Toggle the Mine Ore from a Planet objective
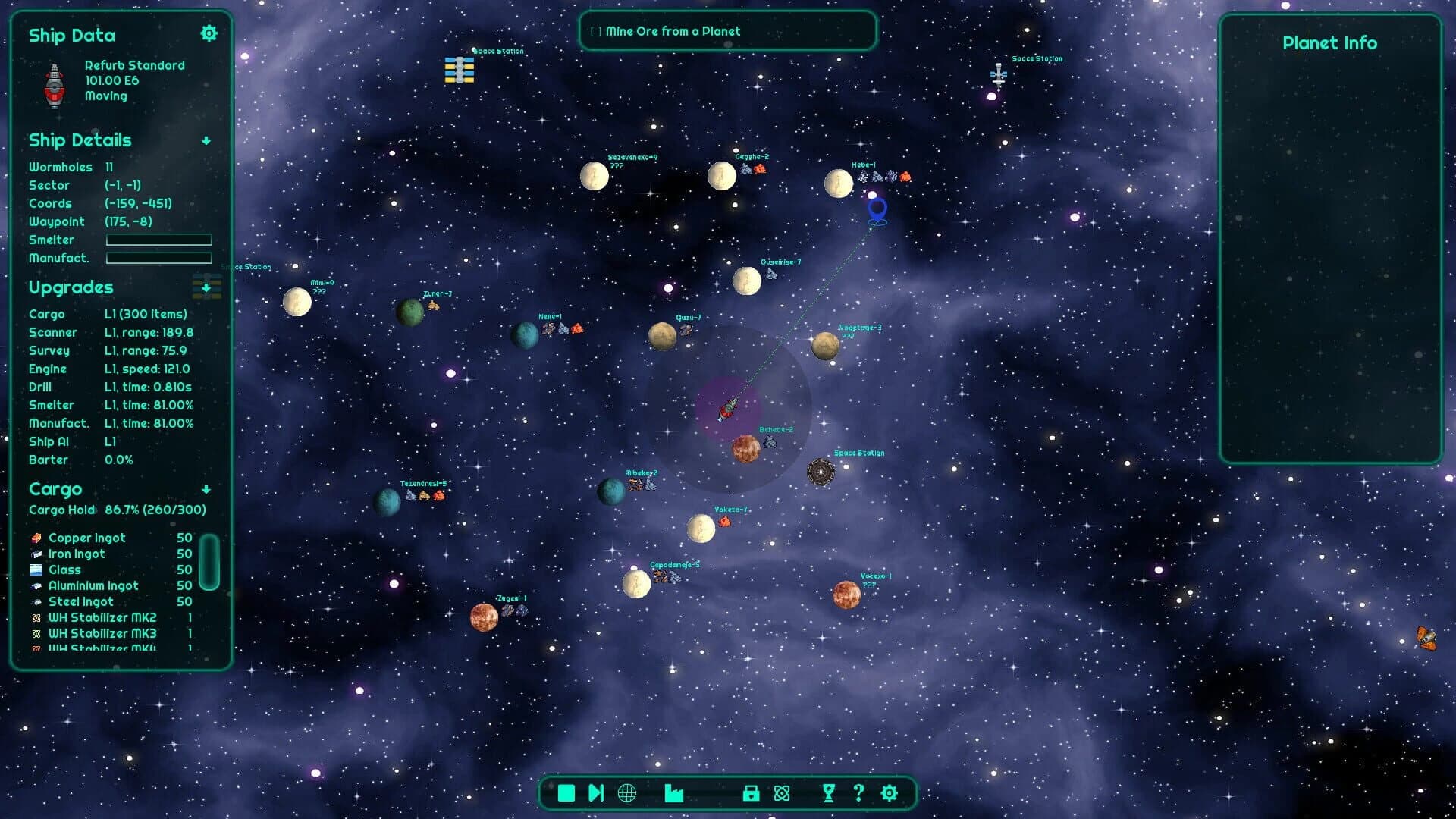The width and height of the screenshot is (1456, 819). click(x=595, y=31)
